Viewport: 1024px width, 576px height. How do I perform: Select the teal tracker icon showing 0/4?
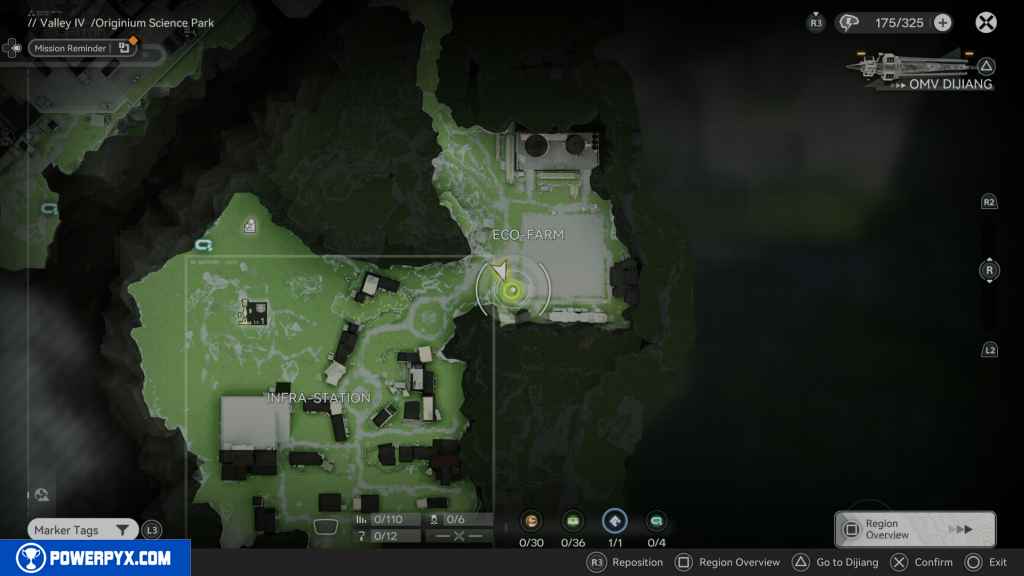point(656,521)
